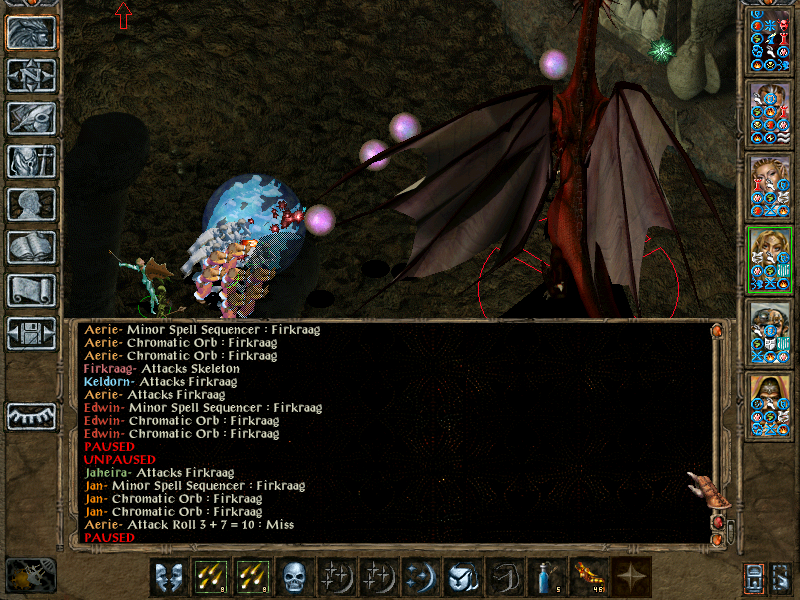Open the journal with the quill button
The image size is (800, 600).
coord(31,119)
